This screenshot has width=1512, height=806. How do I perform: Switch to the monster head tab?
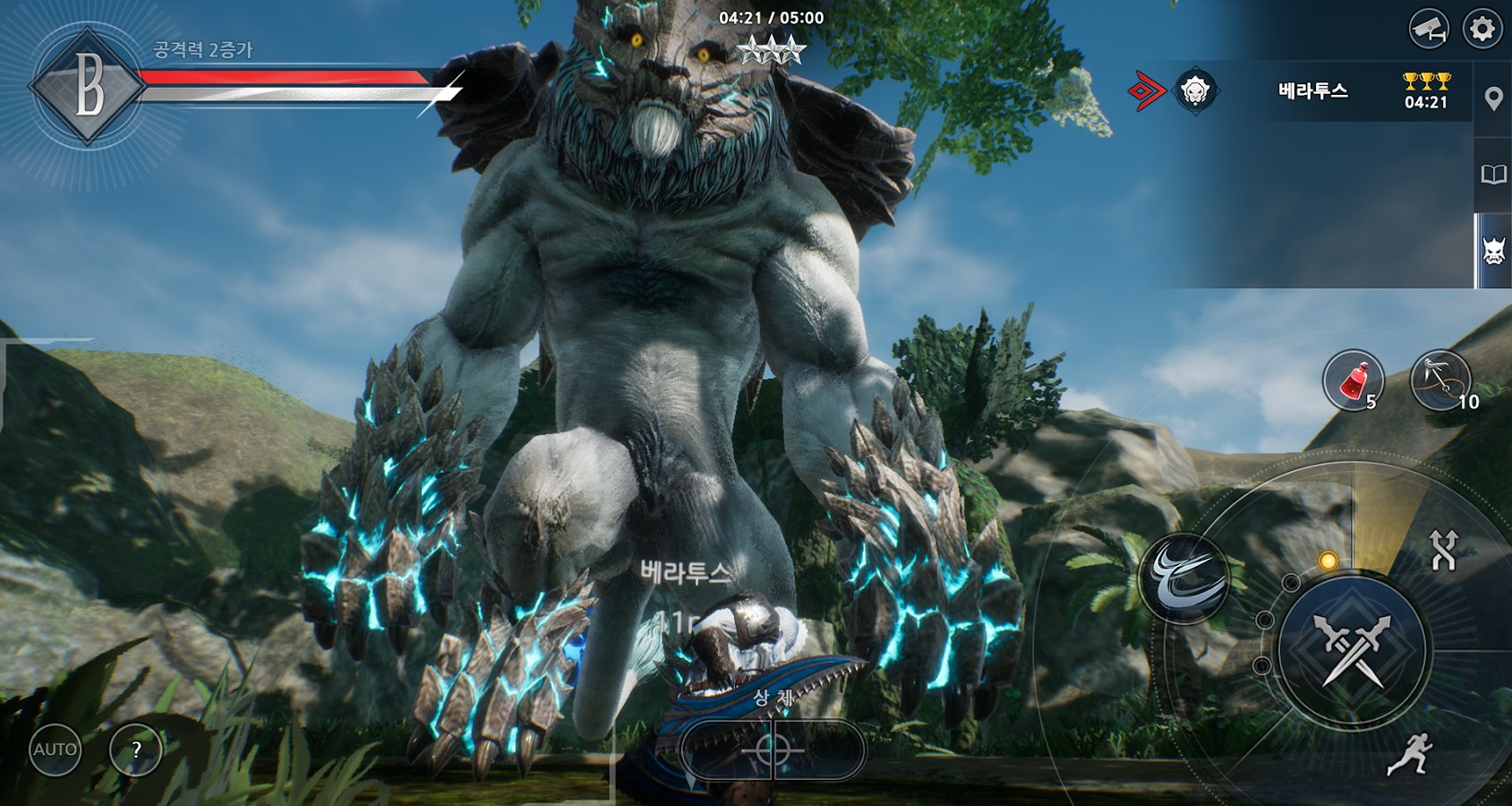pos(1493,251)
